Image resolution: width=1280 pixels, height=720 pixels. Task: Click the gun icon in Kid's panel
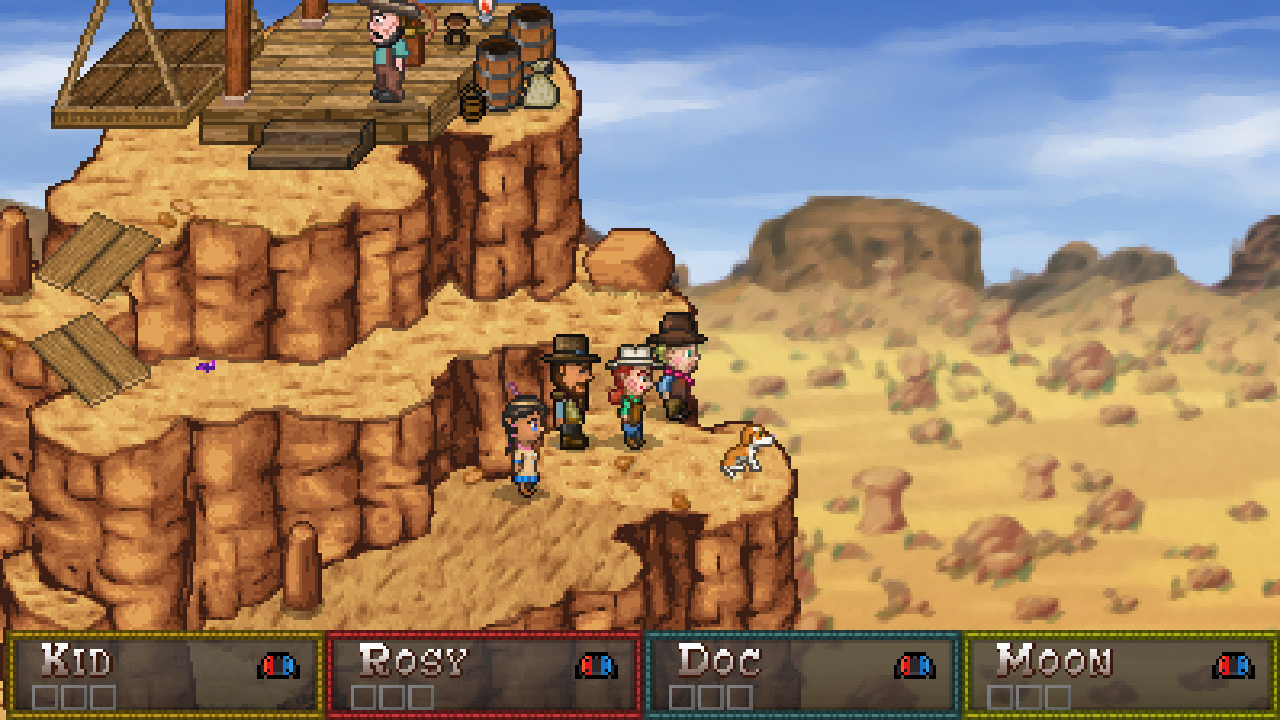click(278, 665)
